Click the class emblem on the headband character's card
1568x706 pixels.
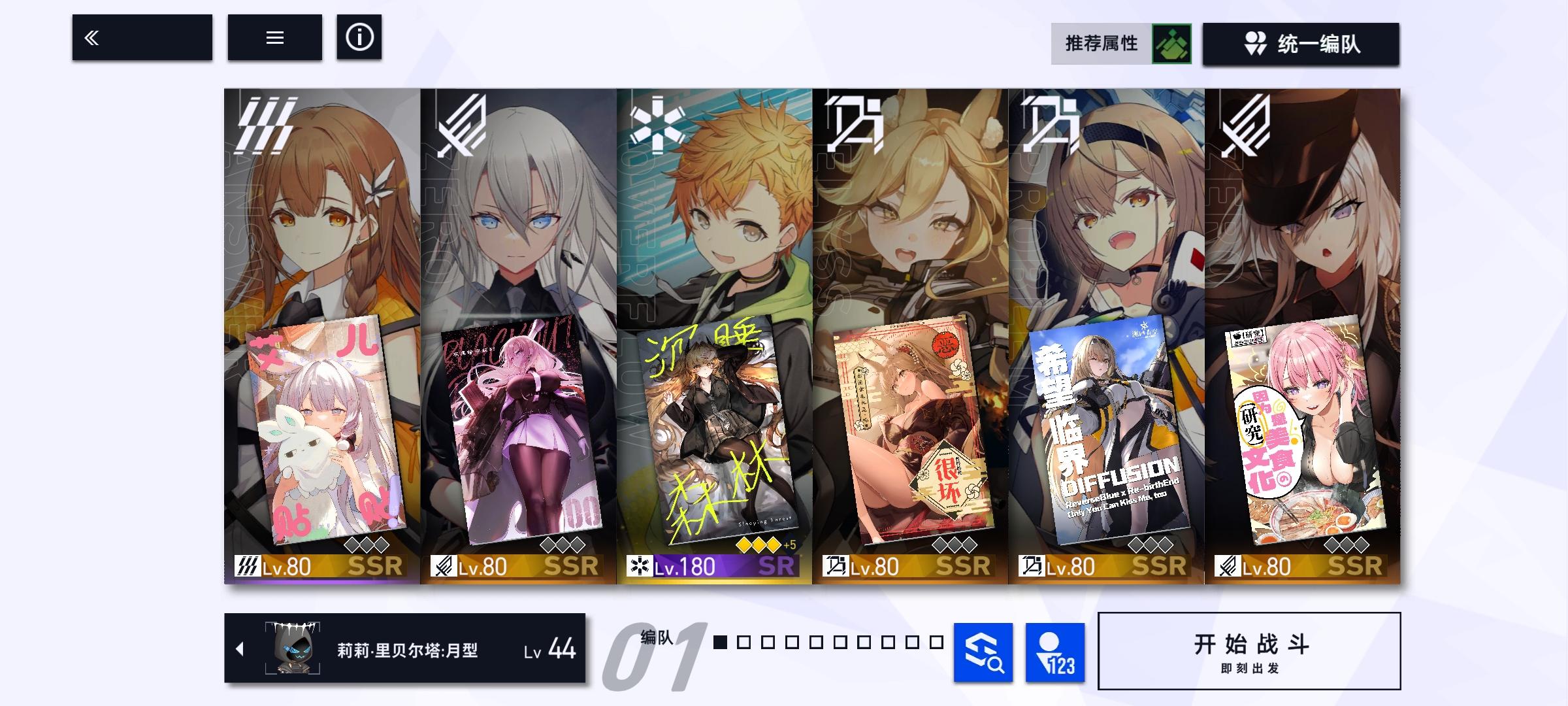tap(1050, 124)
